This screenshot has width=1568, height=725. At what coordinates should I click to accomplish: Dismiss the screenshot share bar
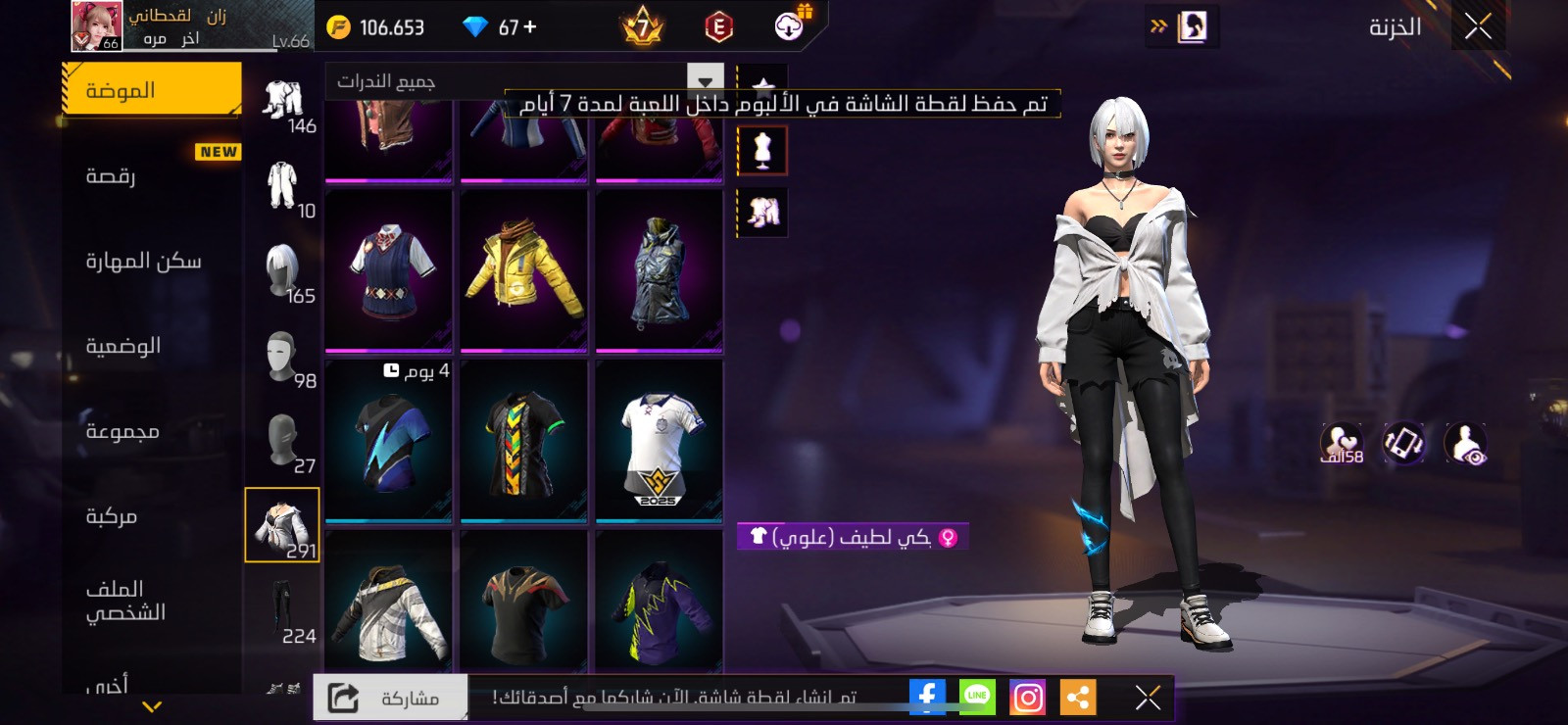click(x=1148, y=697)
